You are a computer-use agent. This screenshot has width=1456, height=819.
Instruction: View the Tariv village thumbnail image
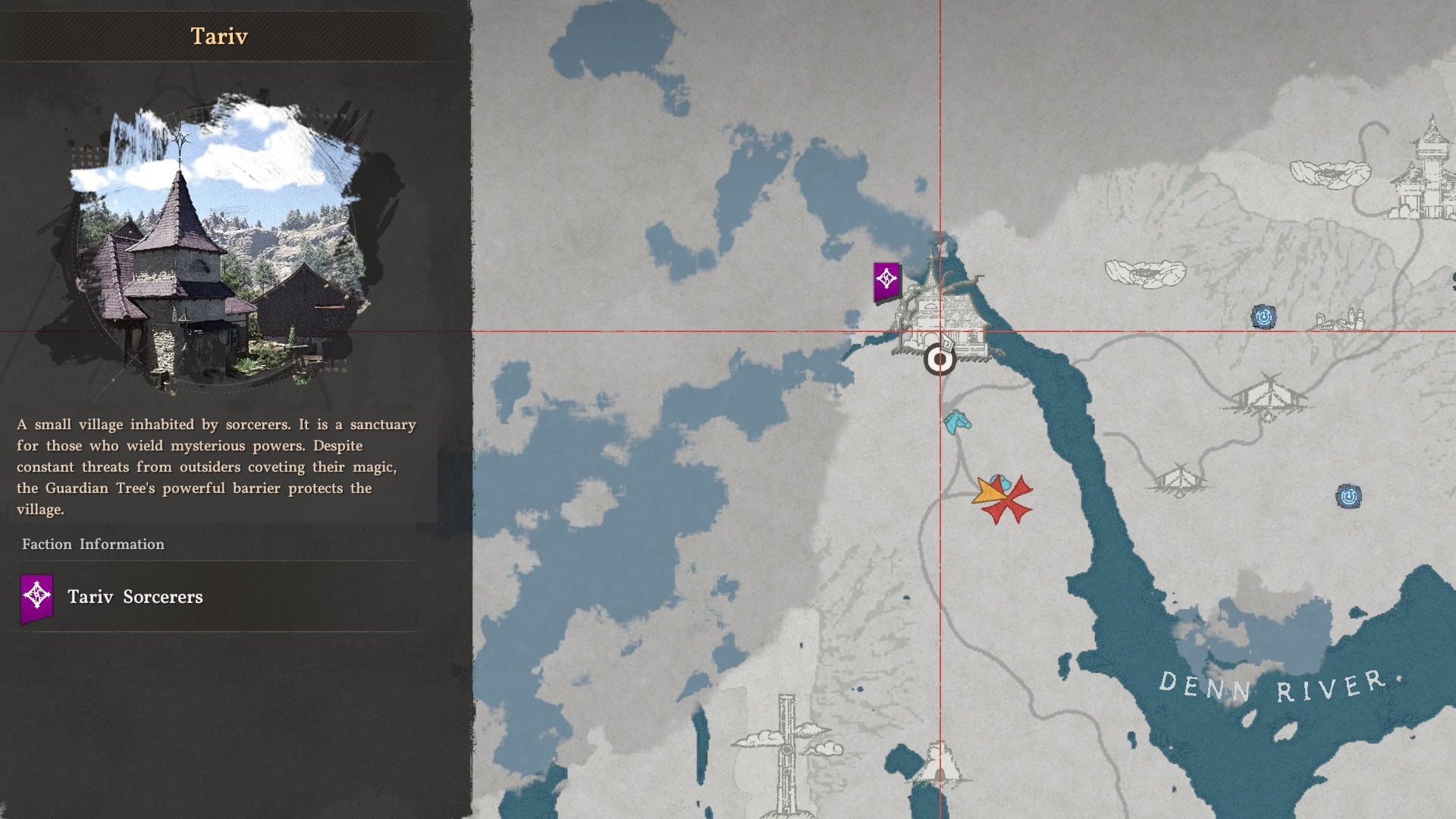[x=218, y=243]
